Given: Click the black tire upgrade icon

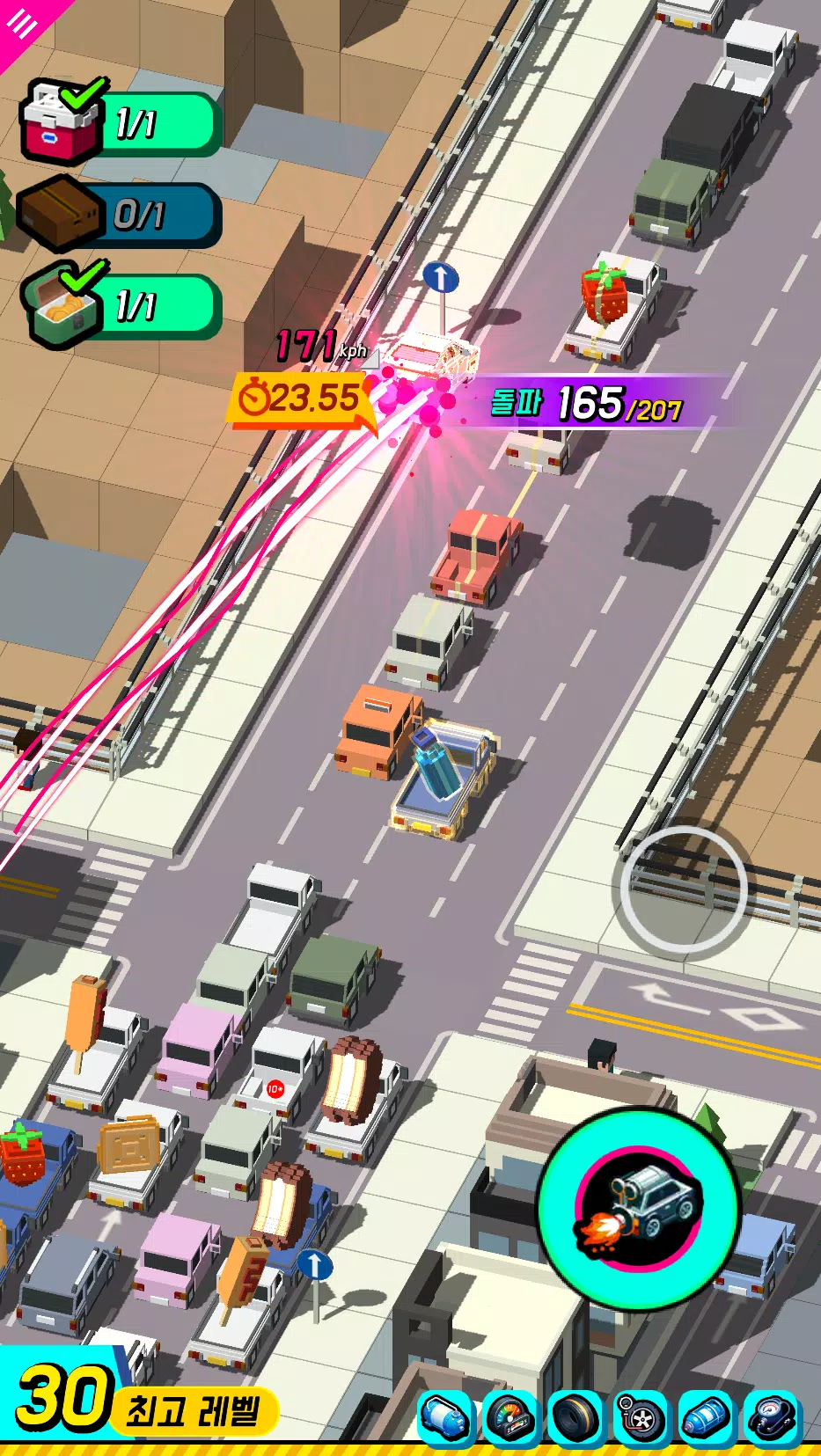Looking at the screenshot, I should point(576,1417).
